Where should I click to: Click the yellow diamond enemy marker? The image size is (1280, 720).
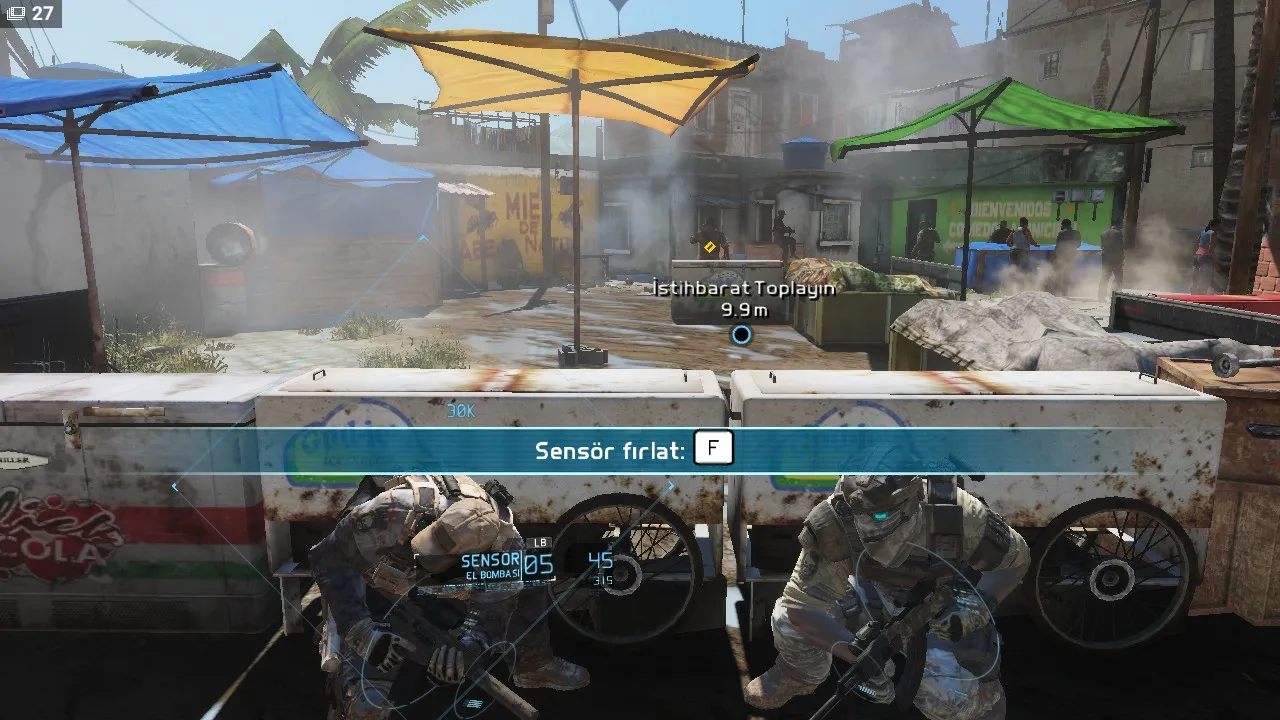710,246
